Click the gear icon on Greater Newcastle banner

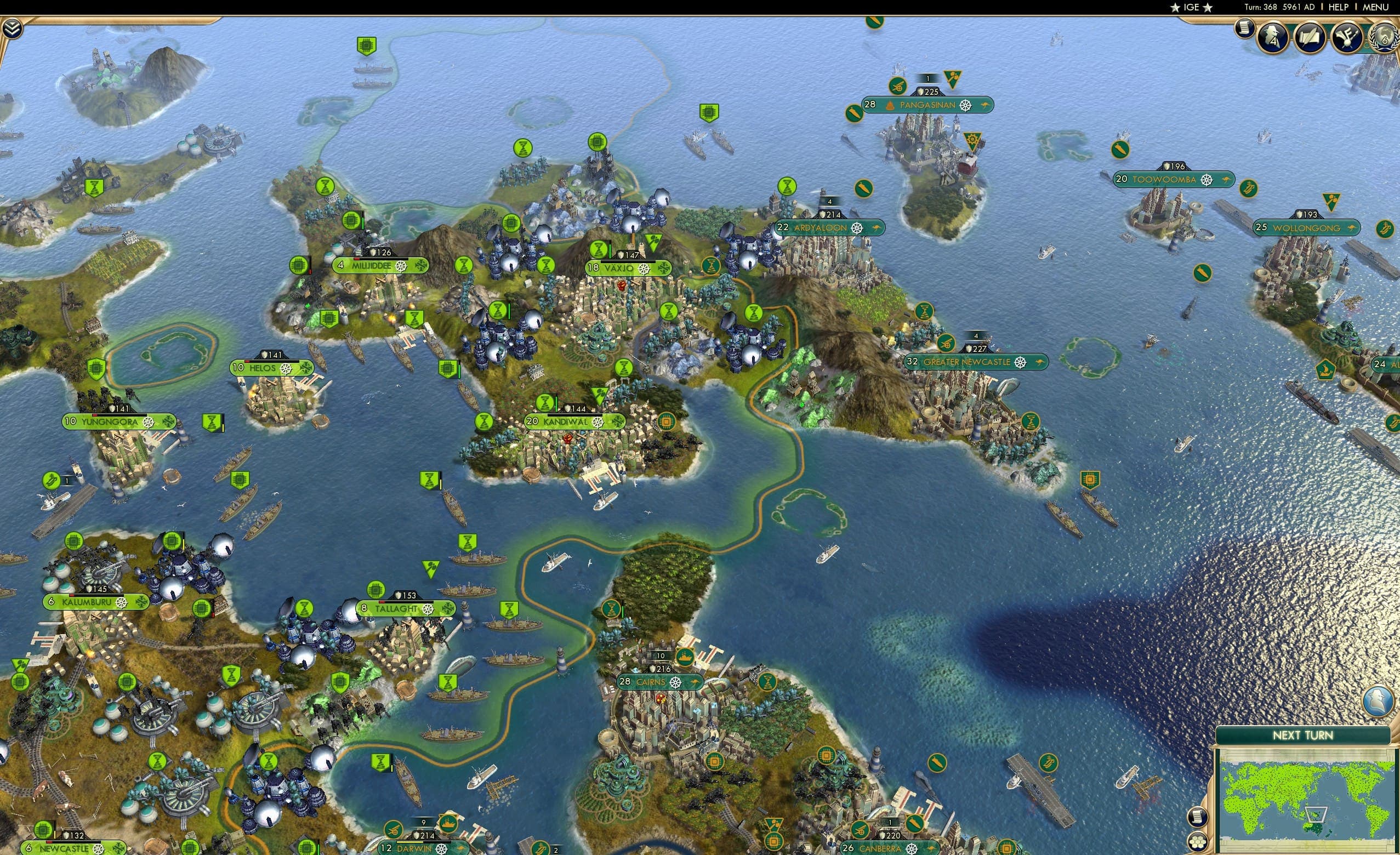click(x=1020, y=362)
